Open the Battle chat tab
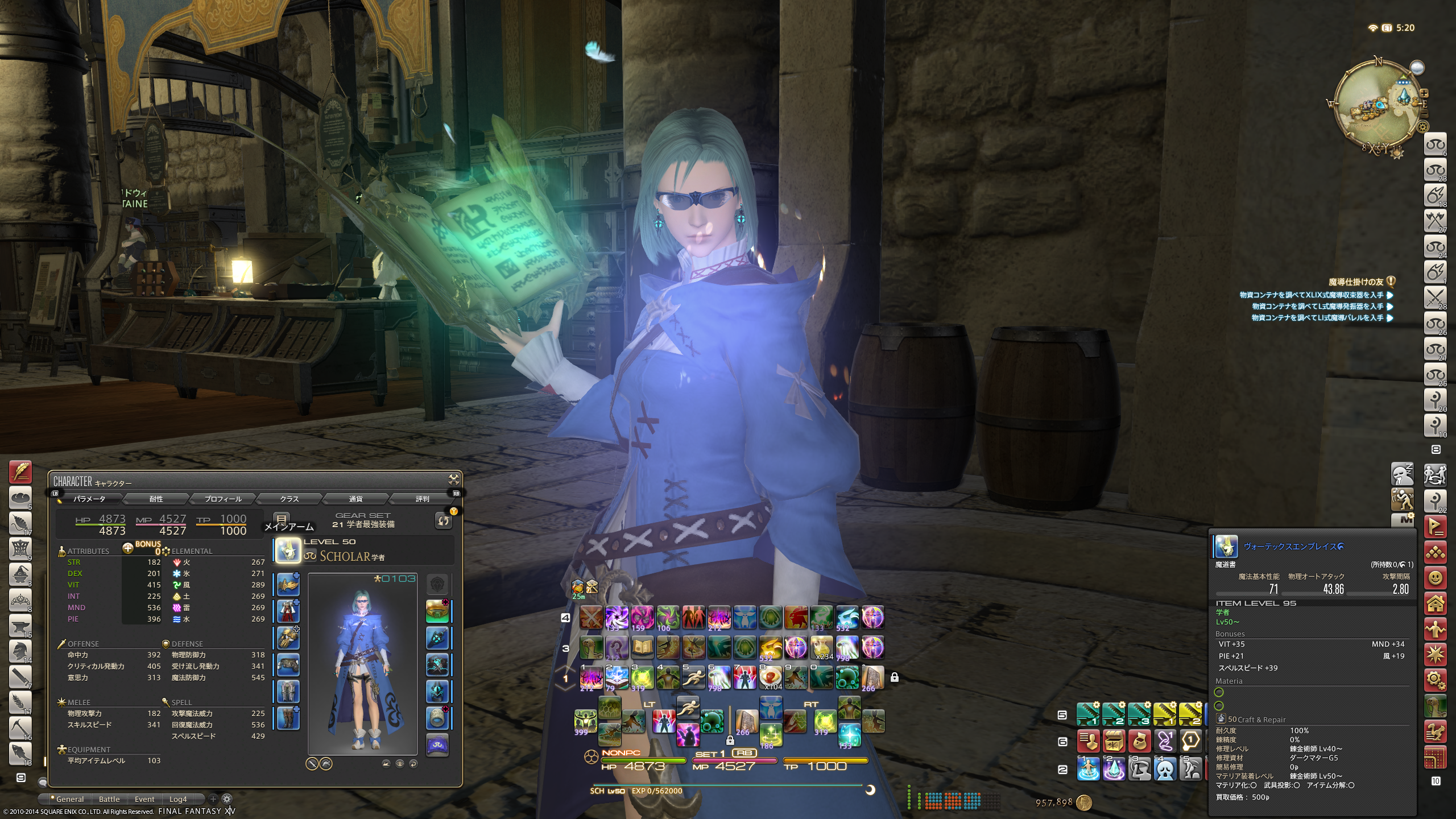The height and width of the screenshot is (819, 1456). pos(109,799)
